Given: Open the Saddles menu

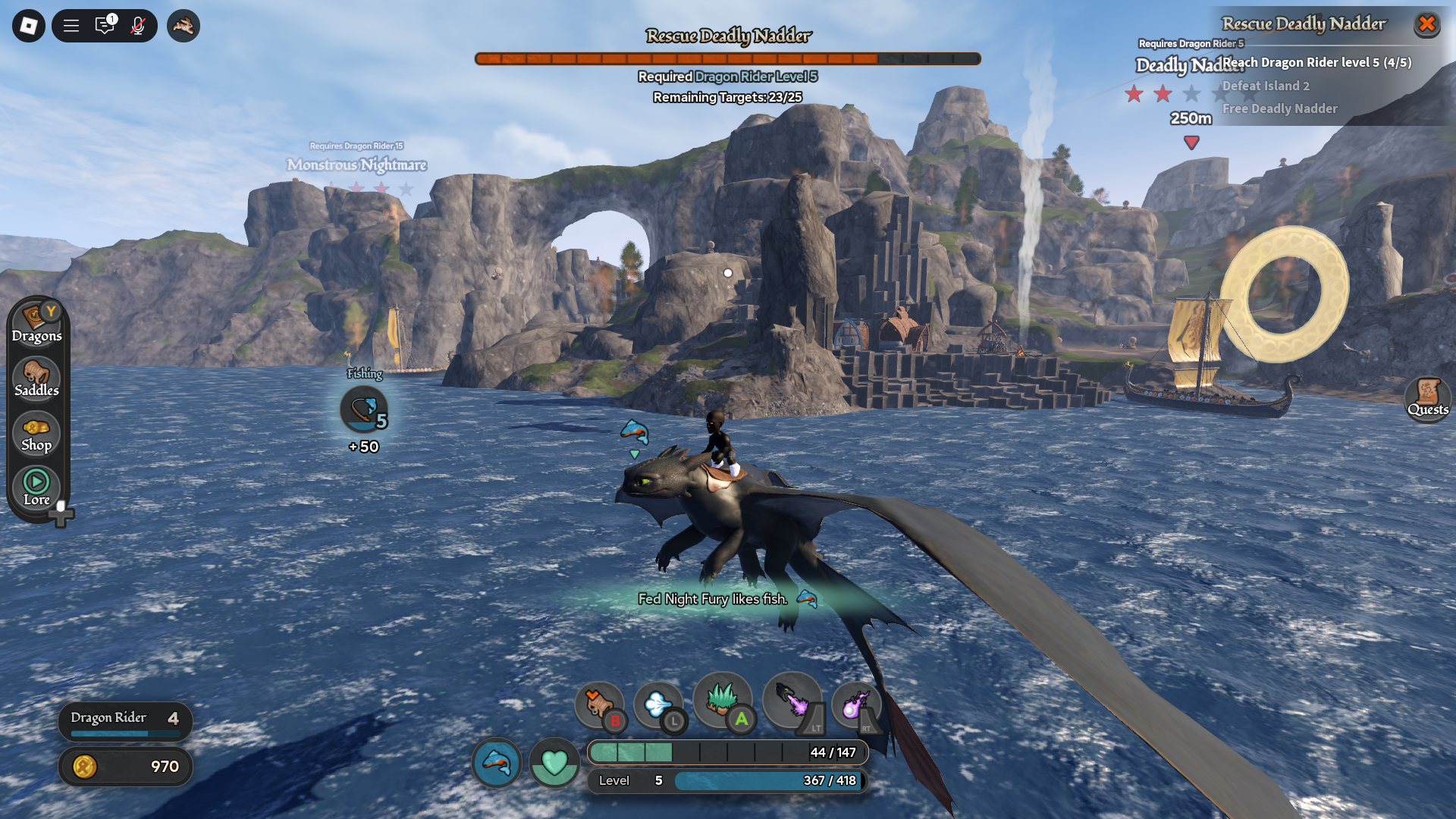Looking at the screenshot, I should [36, 378].
